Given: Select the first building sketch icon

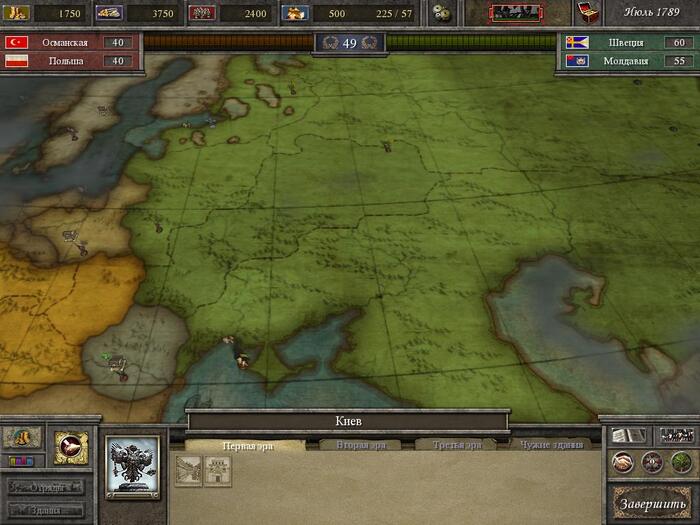Looking at the screenshot, I should tap(190, 472).
